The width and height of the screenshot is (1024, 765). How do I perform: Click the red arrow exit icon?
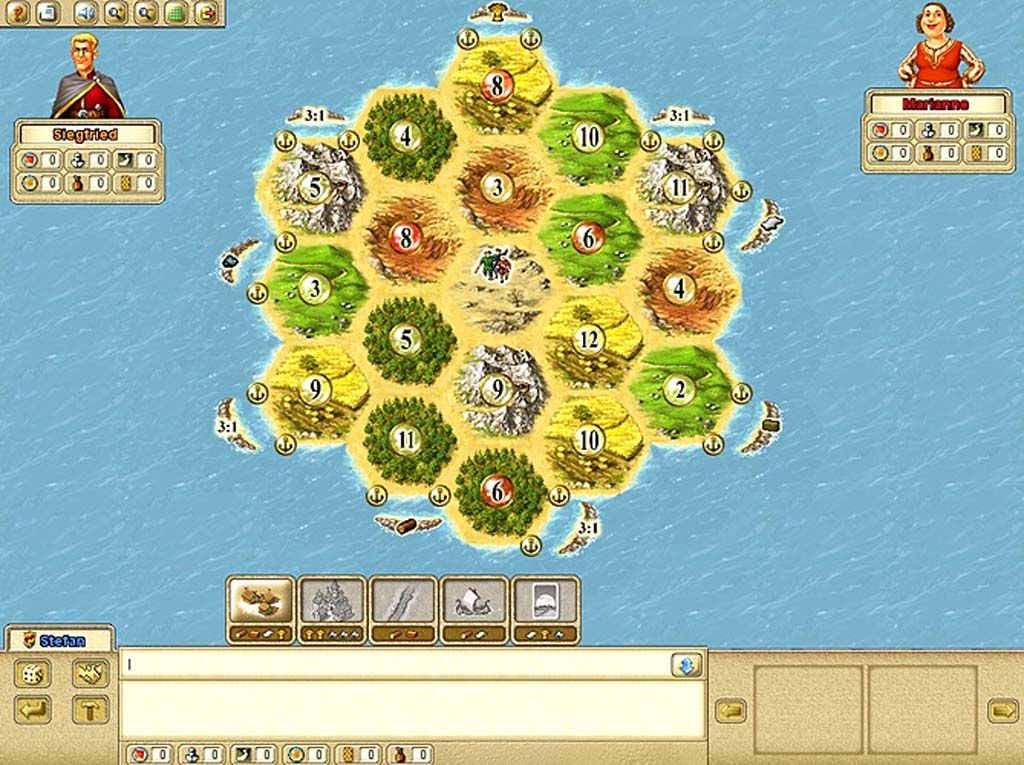(x=206, y=13)
